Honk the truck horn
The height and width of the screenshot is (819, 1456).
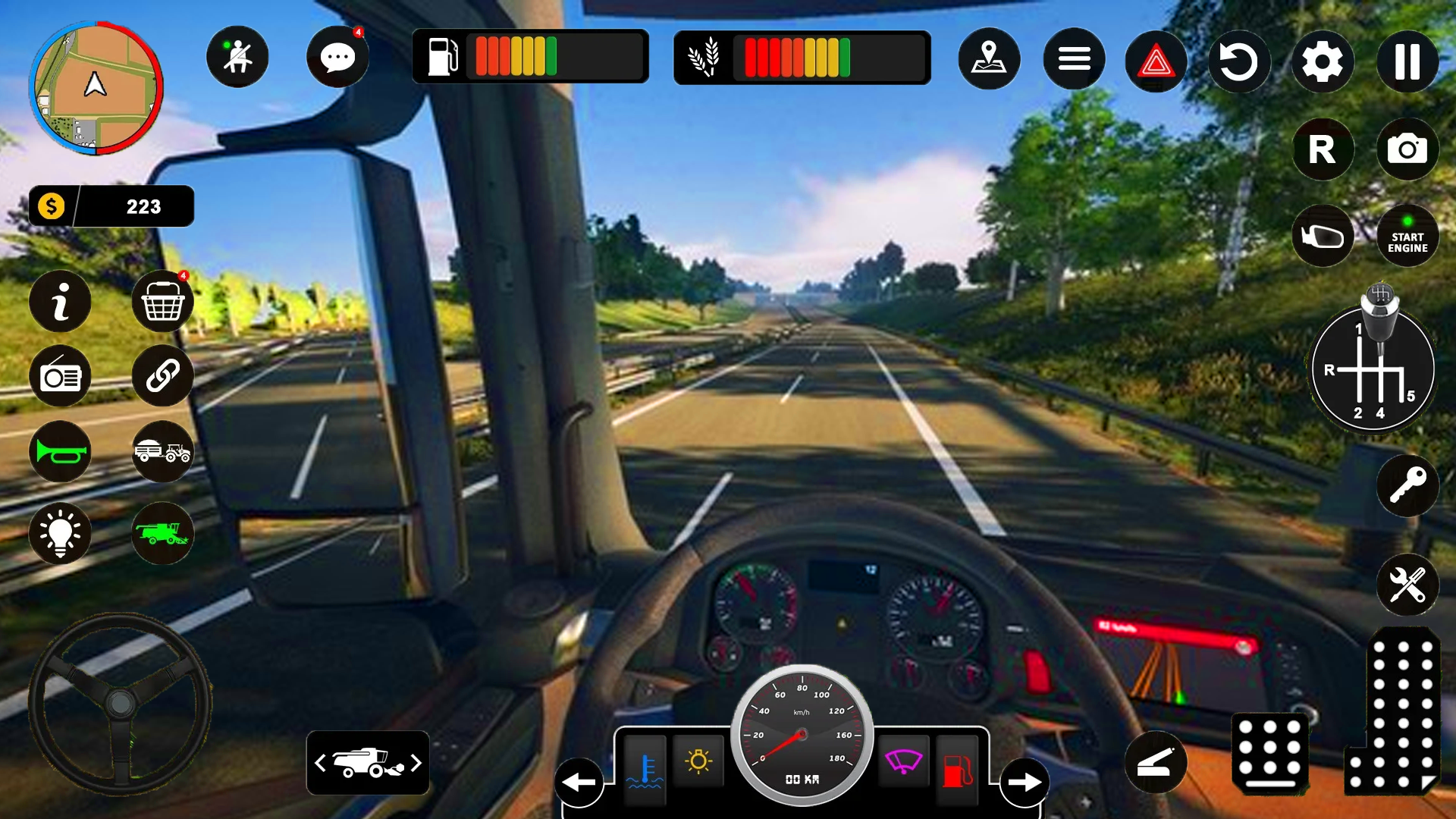click(x=60, y=452)
